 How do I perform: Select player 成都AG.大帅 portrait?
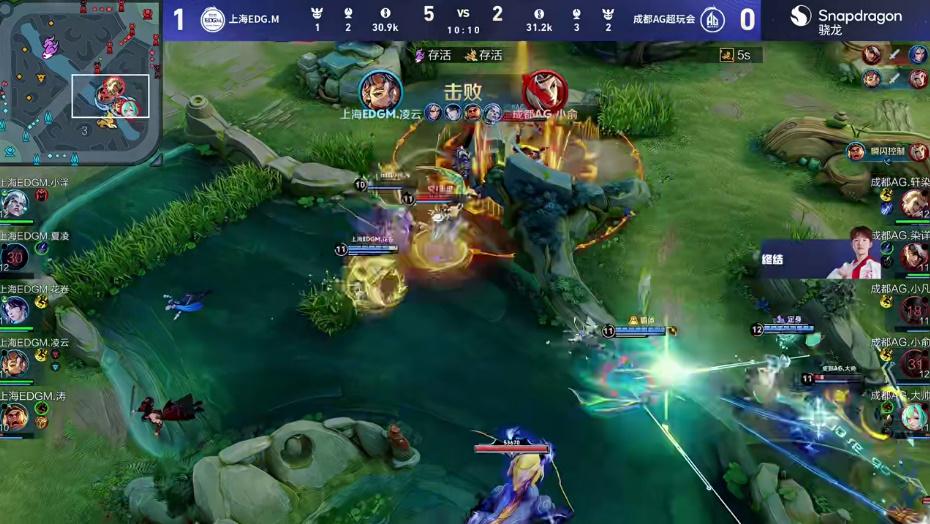tap(914, 416)
